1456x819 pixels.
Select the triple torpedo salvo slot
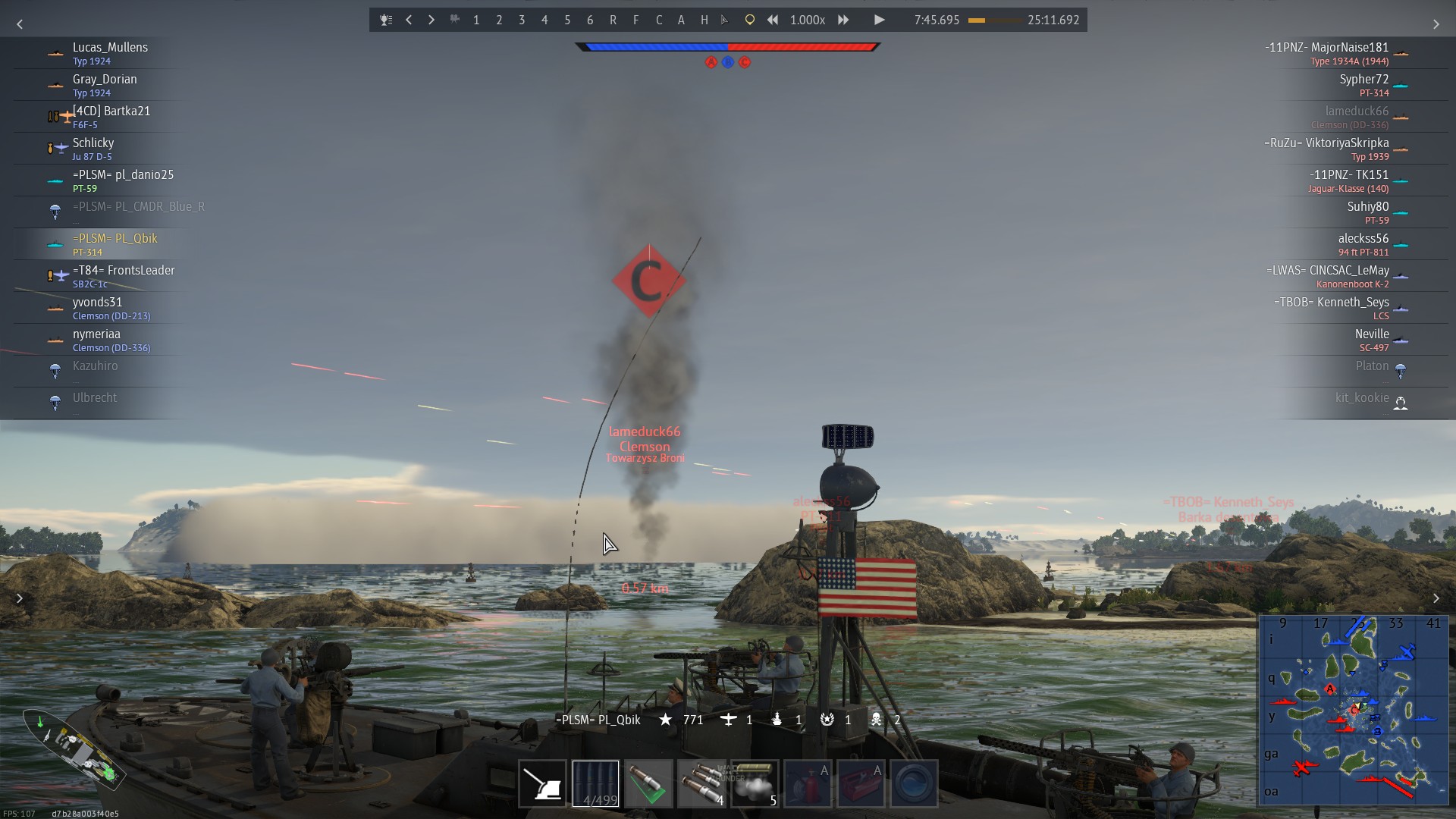click(701, 783)
